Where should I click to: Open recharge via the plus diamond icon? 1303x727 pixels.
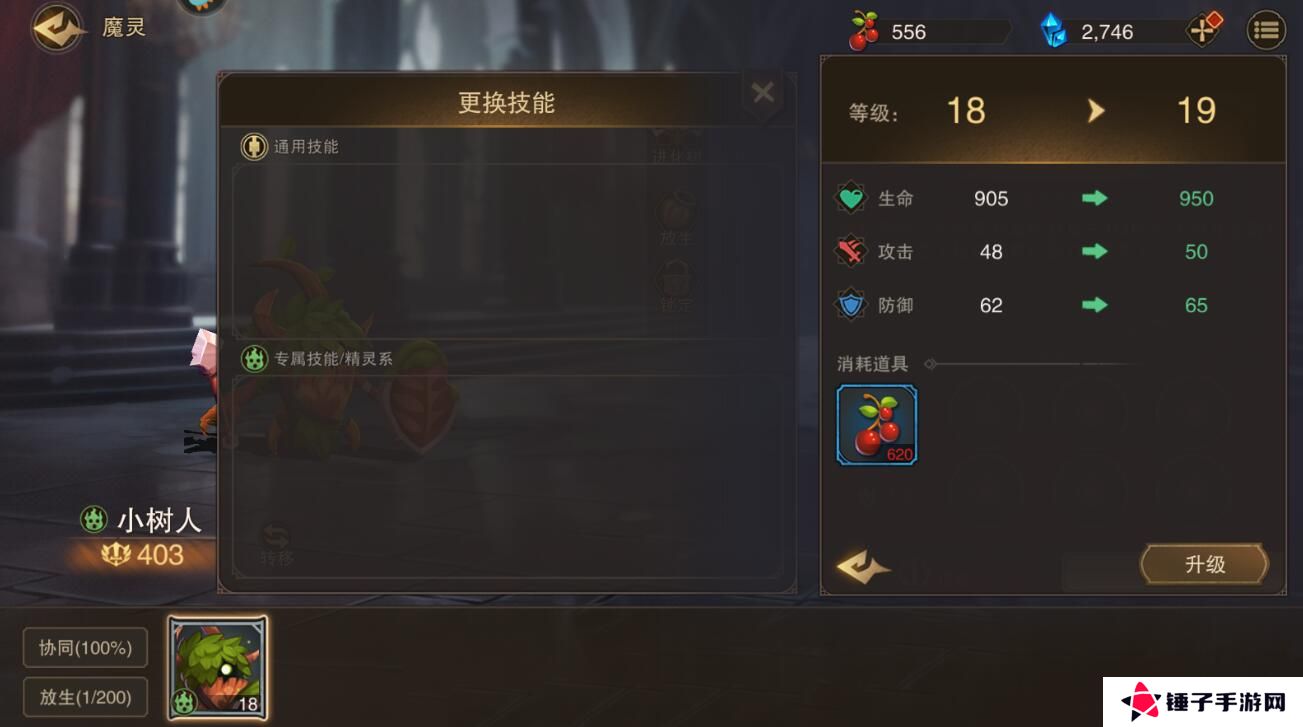[1204, 29]
